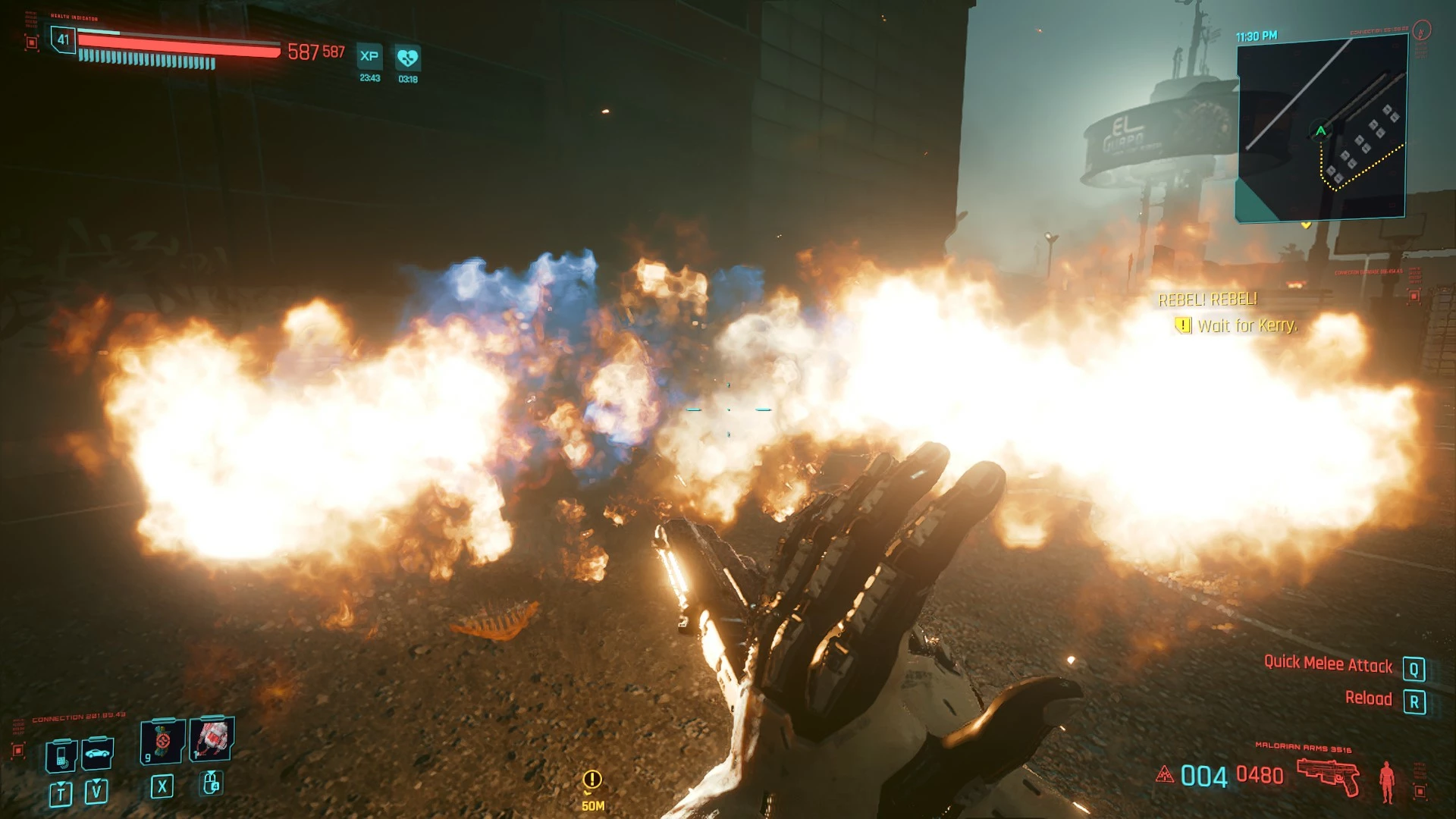1456x819 pixels.
Task: Select the "Wait for Kerry" quest objective
Action: pyautogui.click(x=1247, y=326)
